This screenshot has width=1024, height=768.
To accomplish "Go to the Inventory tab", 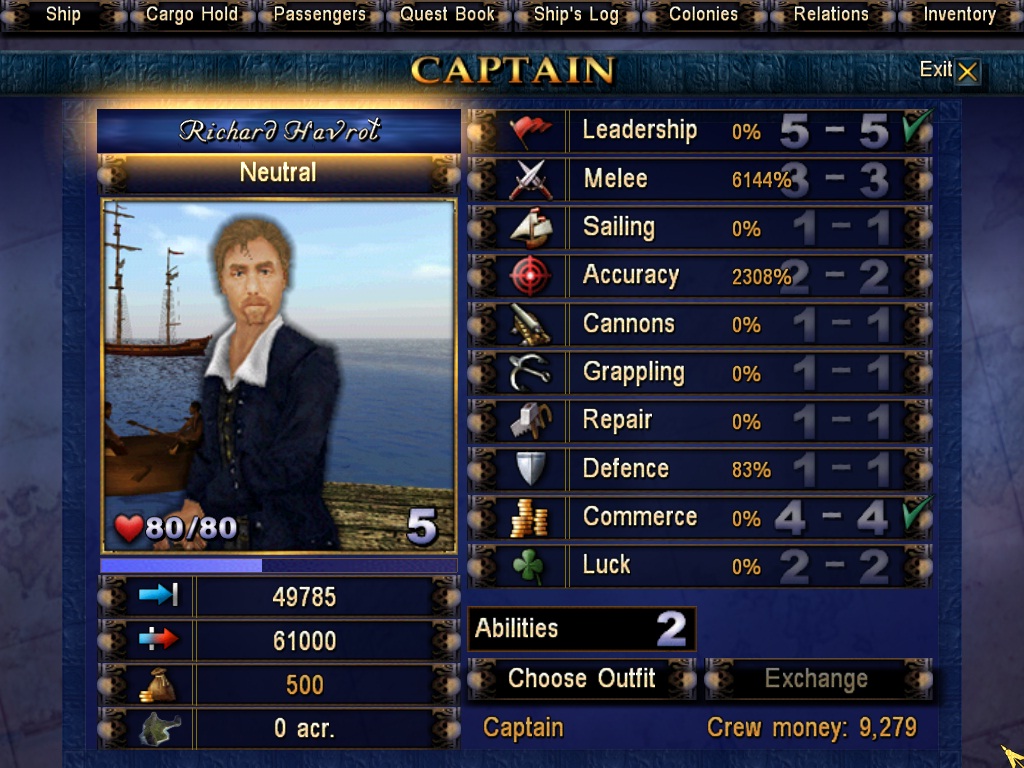I will click(959, 15).
